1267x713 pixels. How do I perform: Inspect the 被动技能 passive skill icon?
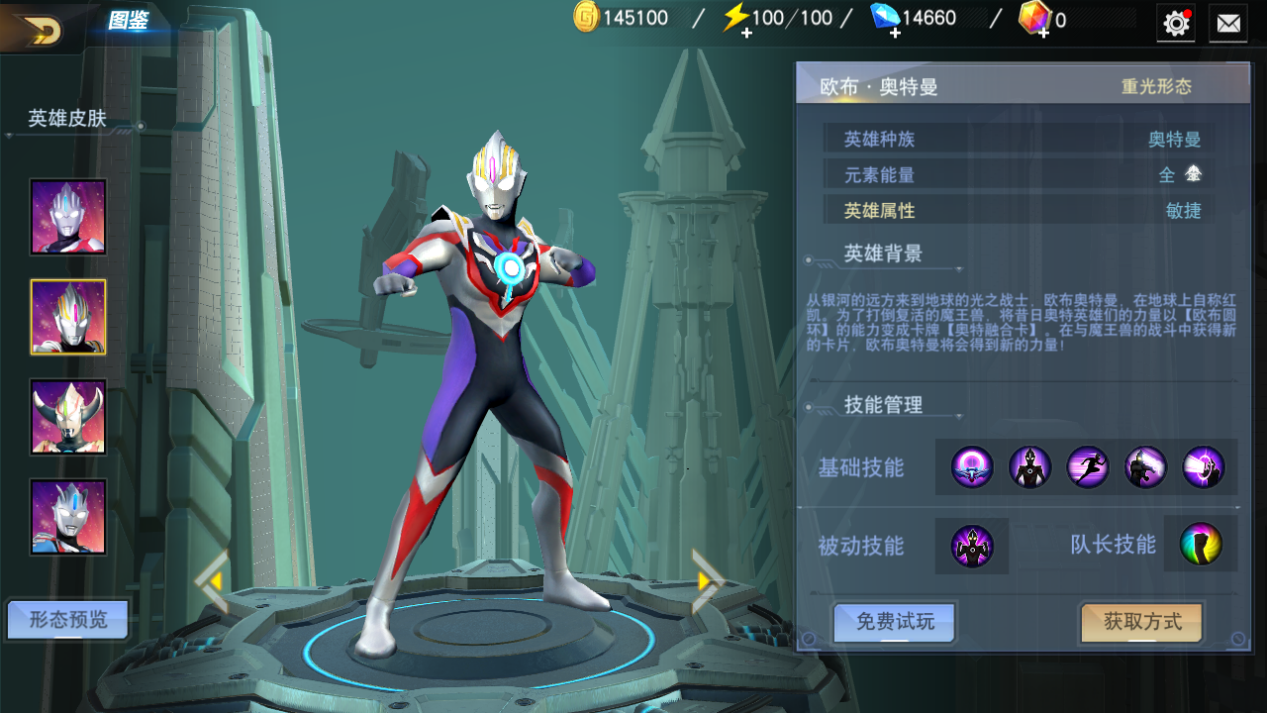point(972,546)
